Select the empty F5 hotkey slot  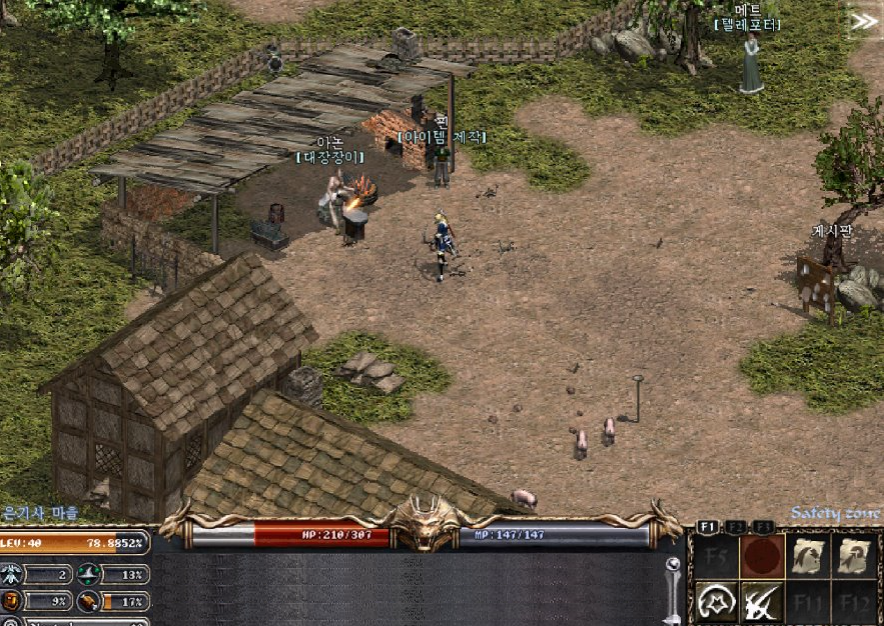click(714, 557)
